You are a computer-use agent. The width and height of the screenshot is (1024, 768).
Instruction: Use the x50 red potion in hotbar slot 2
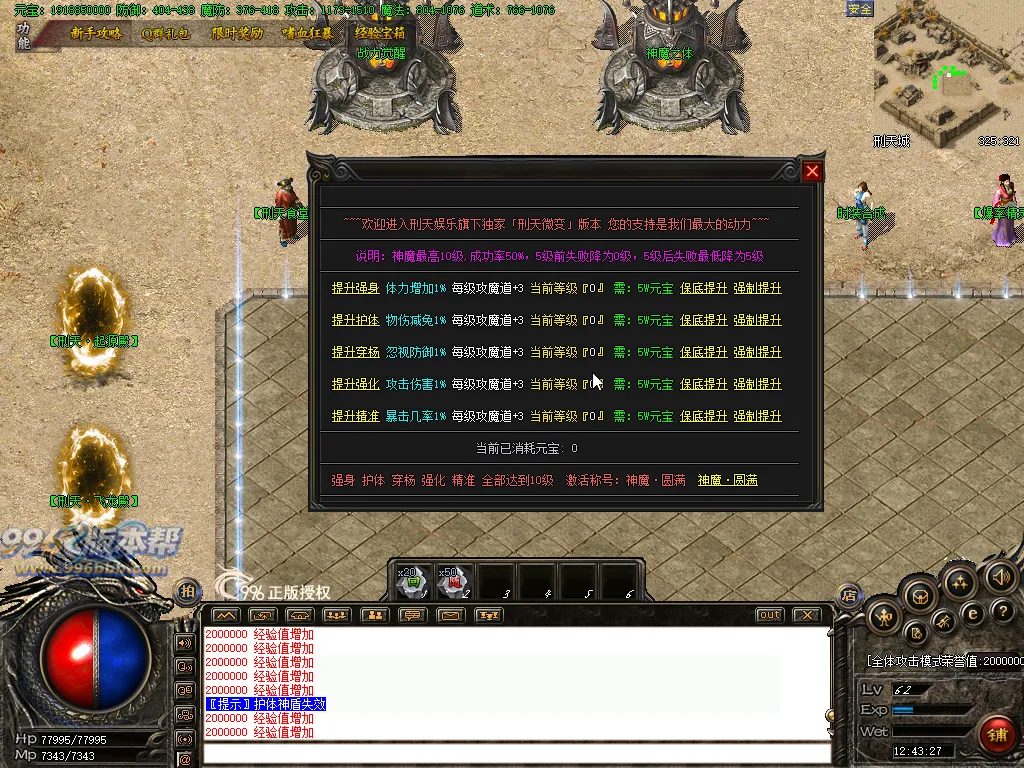pos(454,581)
